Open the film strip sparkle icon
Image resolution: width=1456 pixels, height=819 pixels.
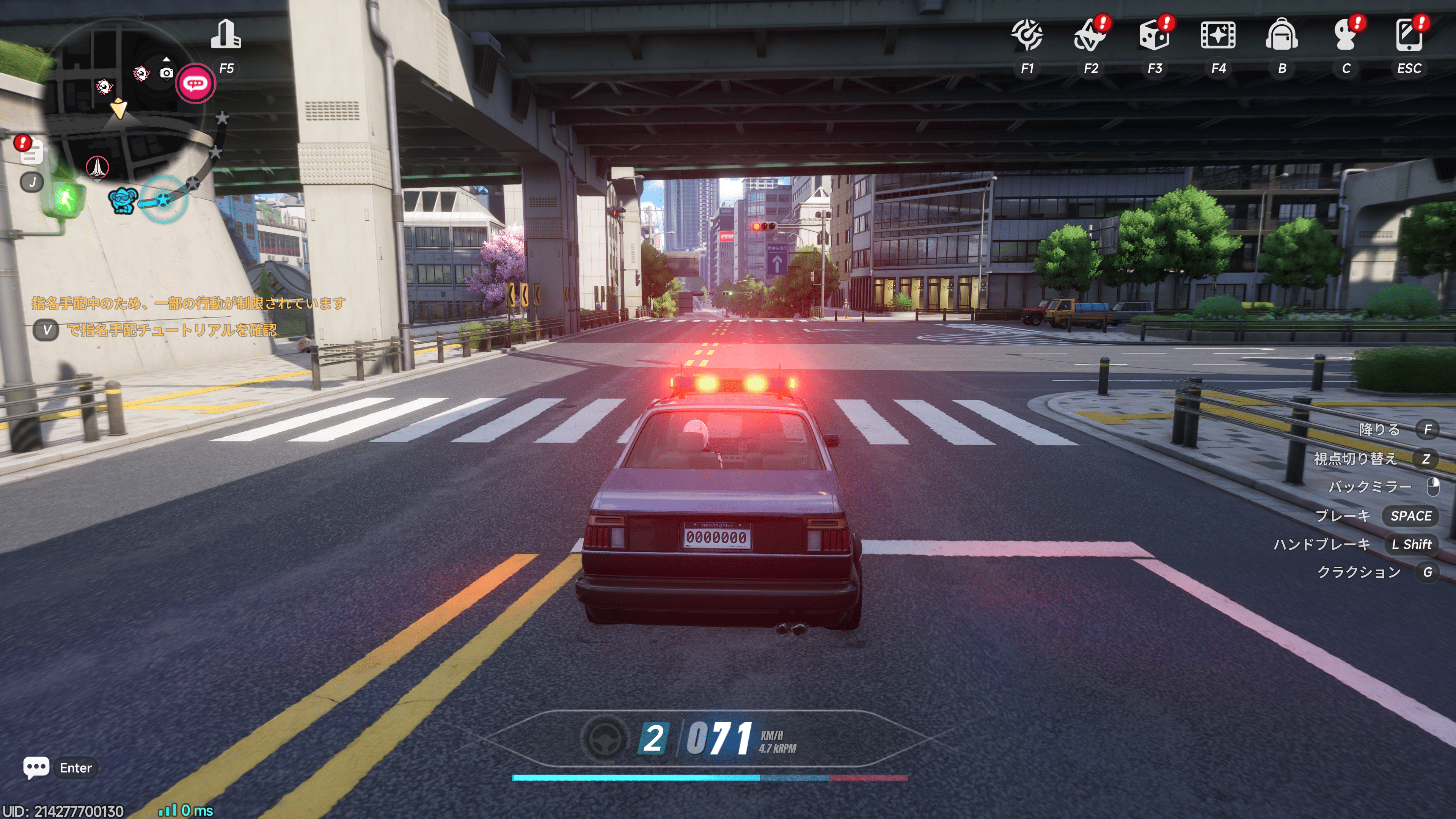pyautogui.click(x=1217, y=35)
